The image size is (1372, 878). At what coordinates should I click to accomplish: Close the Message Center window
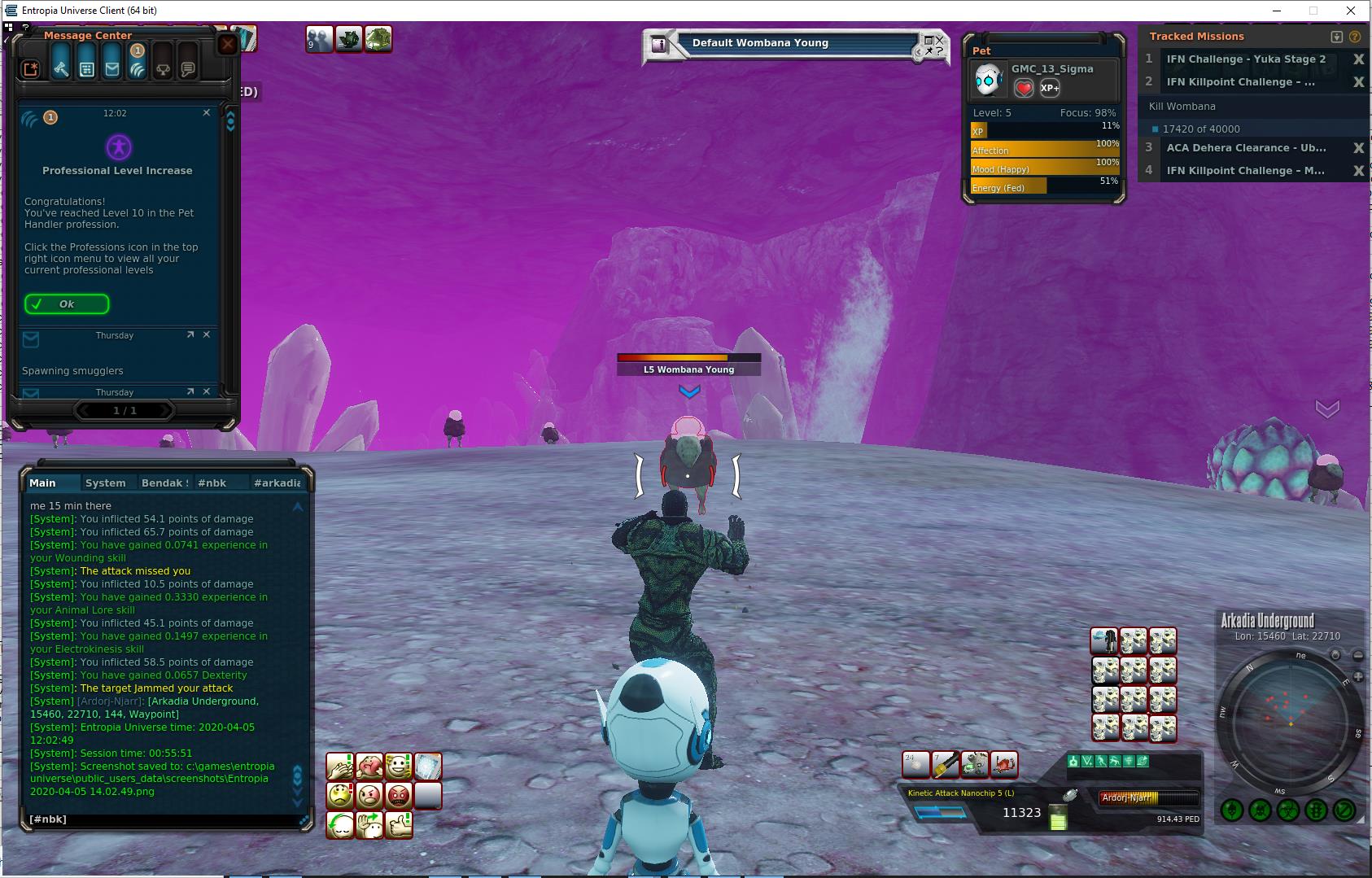(x=228, y=44)
